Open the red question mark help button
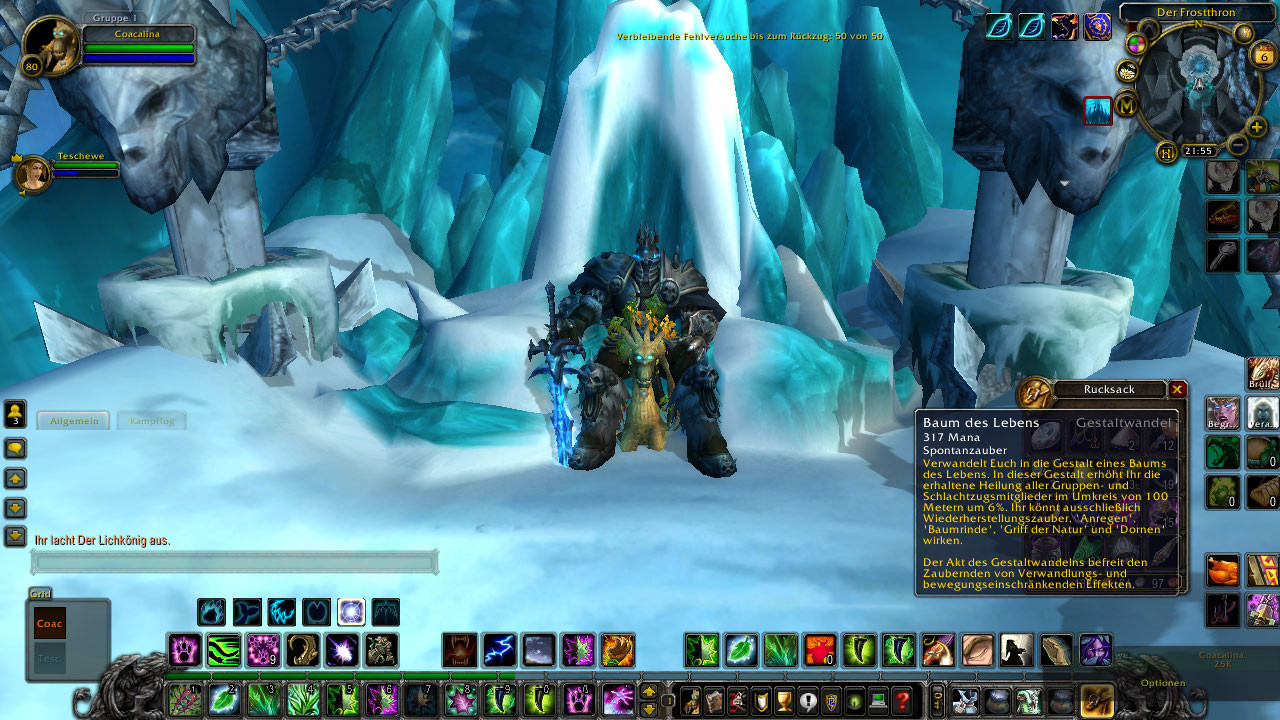The width and height of the screenshot is (1280, 720). click(902, 701)
